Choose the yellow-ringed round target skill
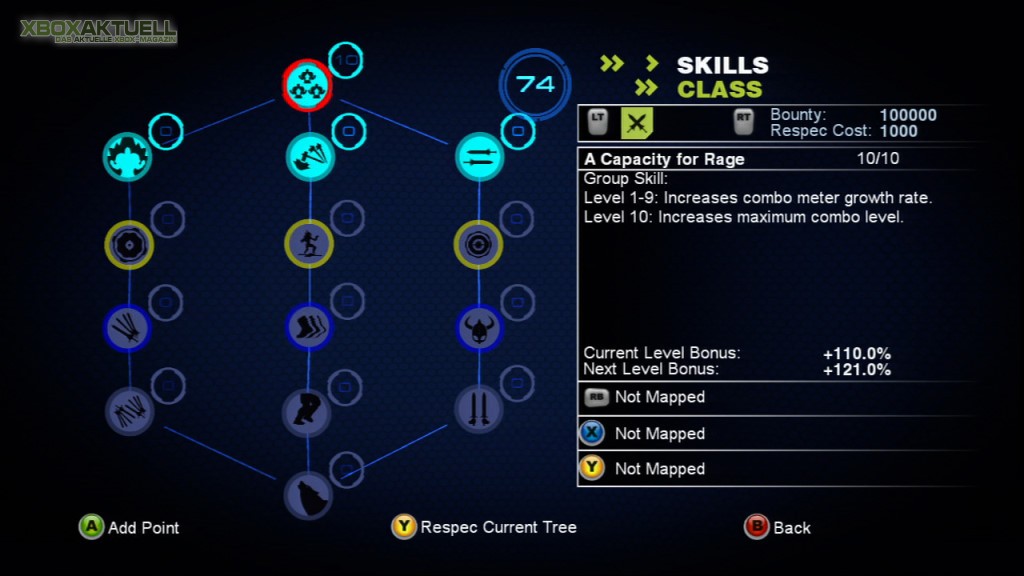Viewport: 1024px width, 576px height. [x=478, y=244]
